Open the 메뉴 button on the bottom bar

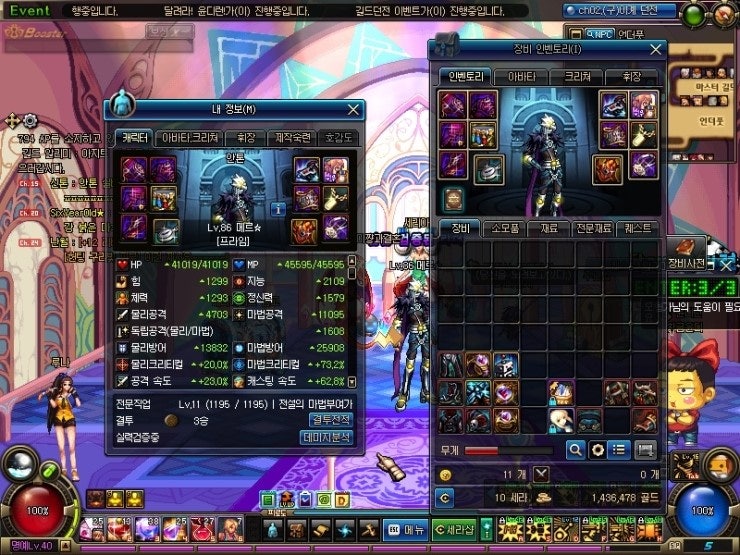tap(407, 529)
